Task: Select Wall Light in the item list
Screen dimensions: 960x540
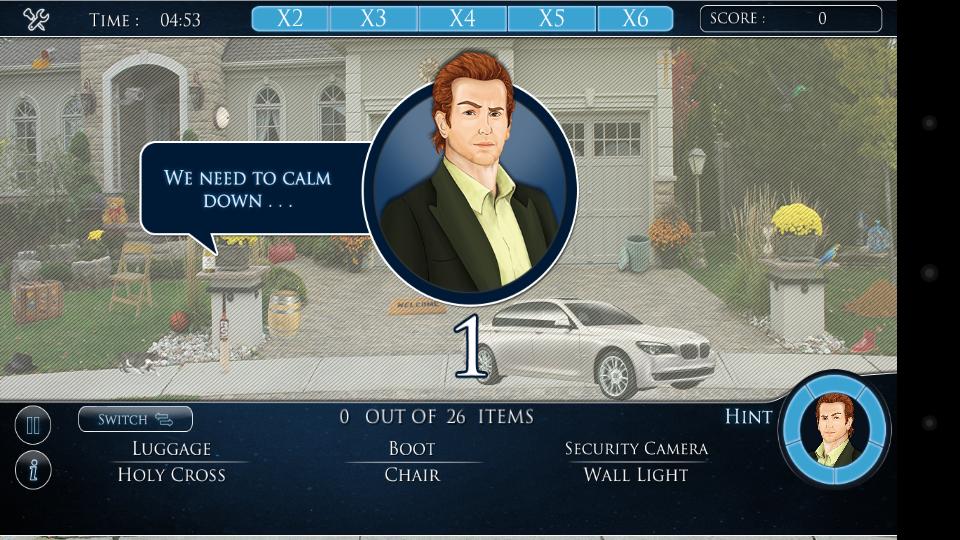Action: [x=636, y=475]
